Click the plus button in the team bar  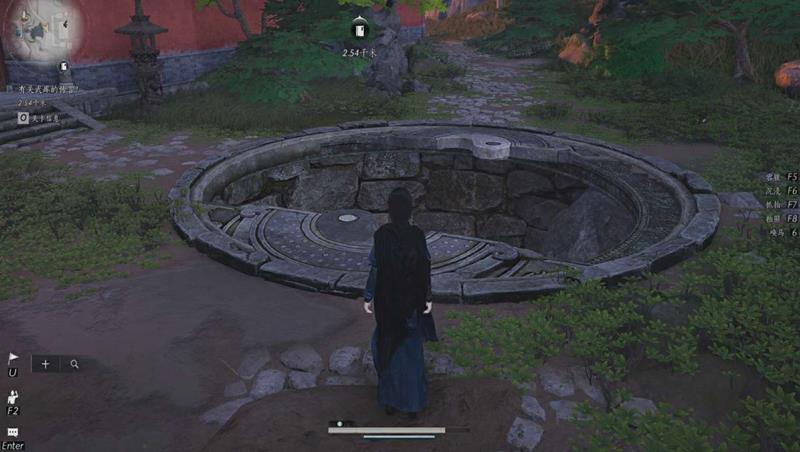(x=45, y=364)
